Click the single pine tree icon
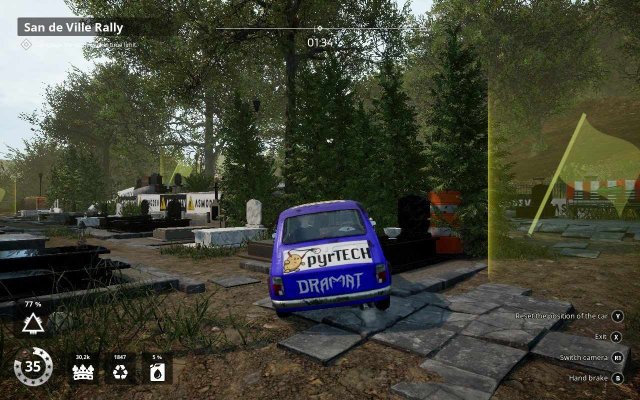 click(x=33, y=322)
